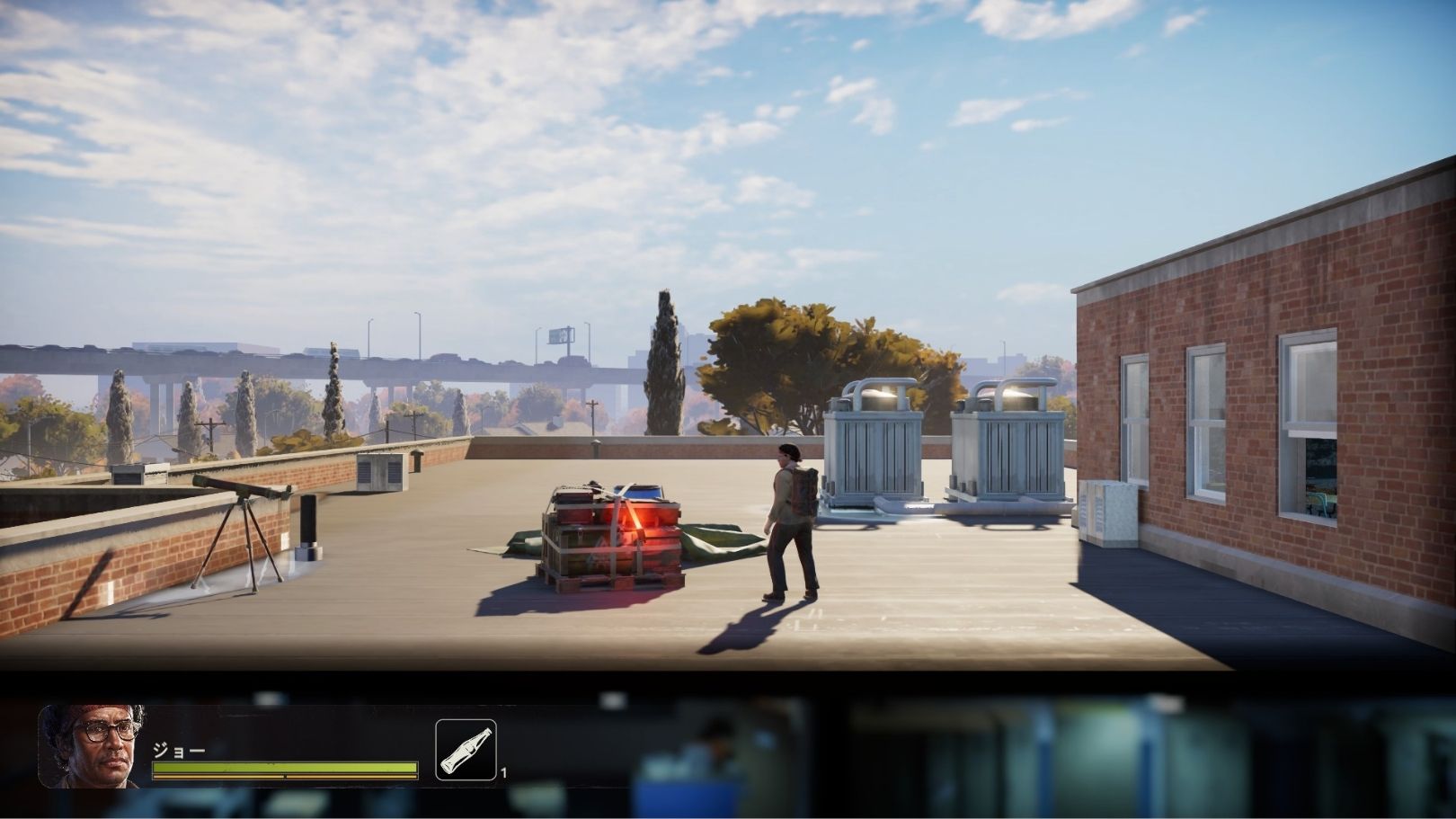
Task: Select the glass bottle item slot
Action: (466, 750)
